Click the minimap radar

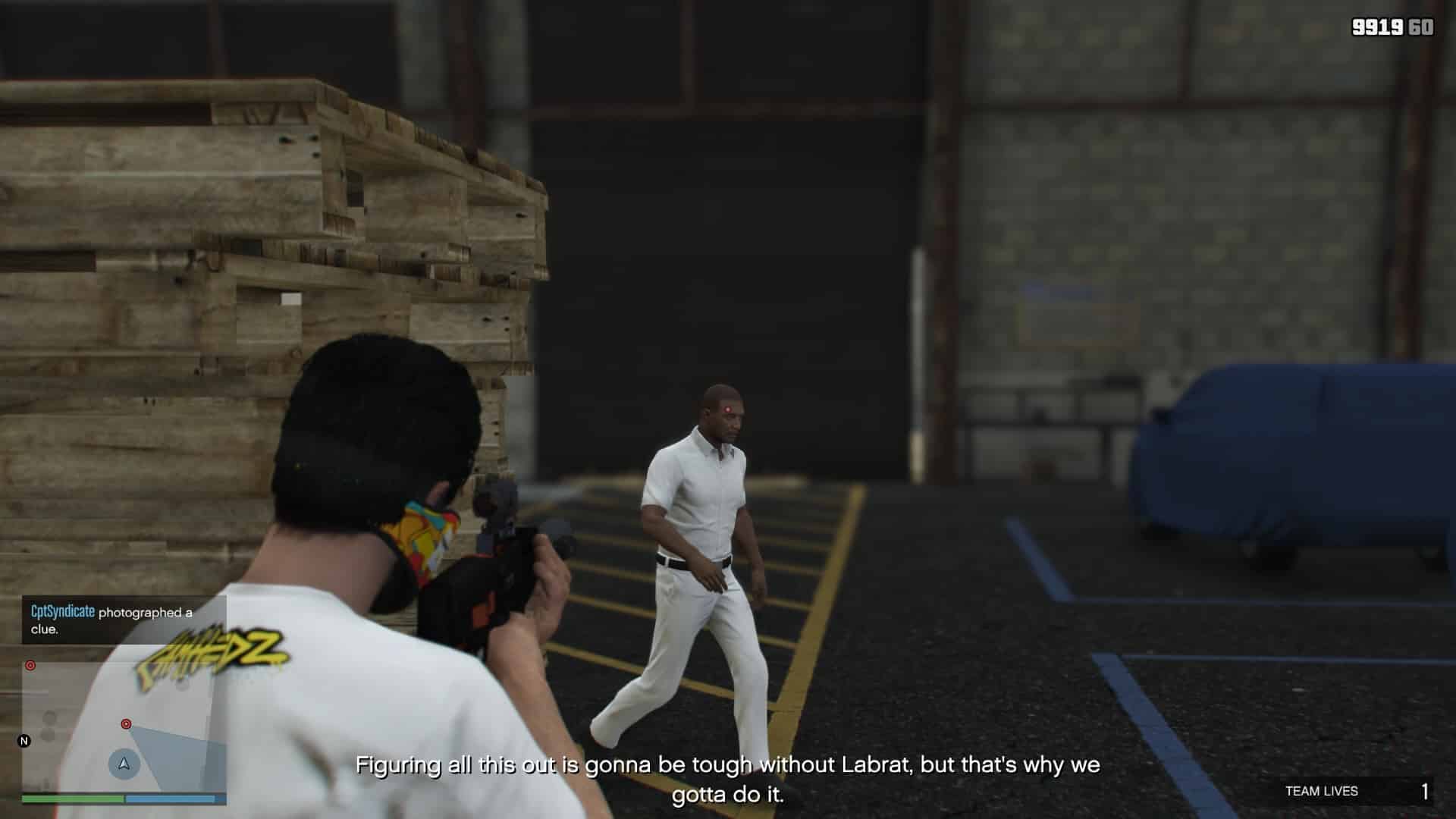coord(124,726)
